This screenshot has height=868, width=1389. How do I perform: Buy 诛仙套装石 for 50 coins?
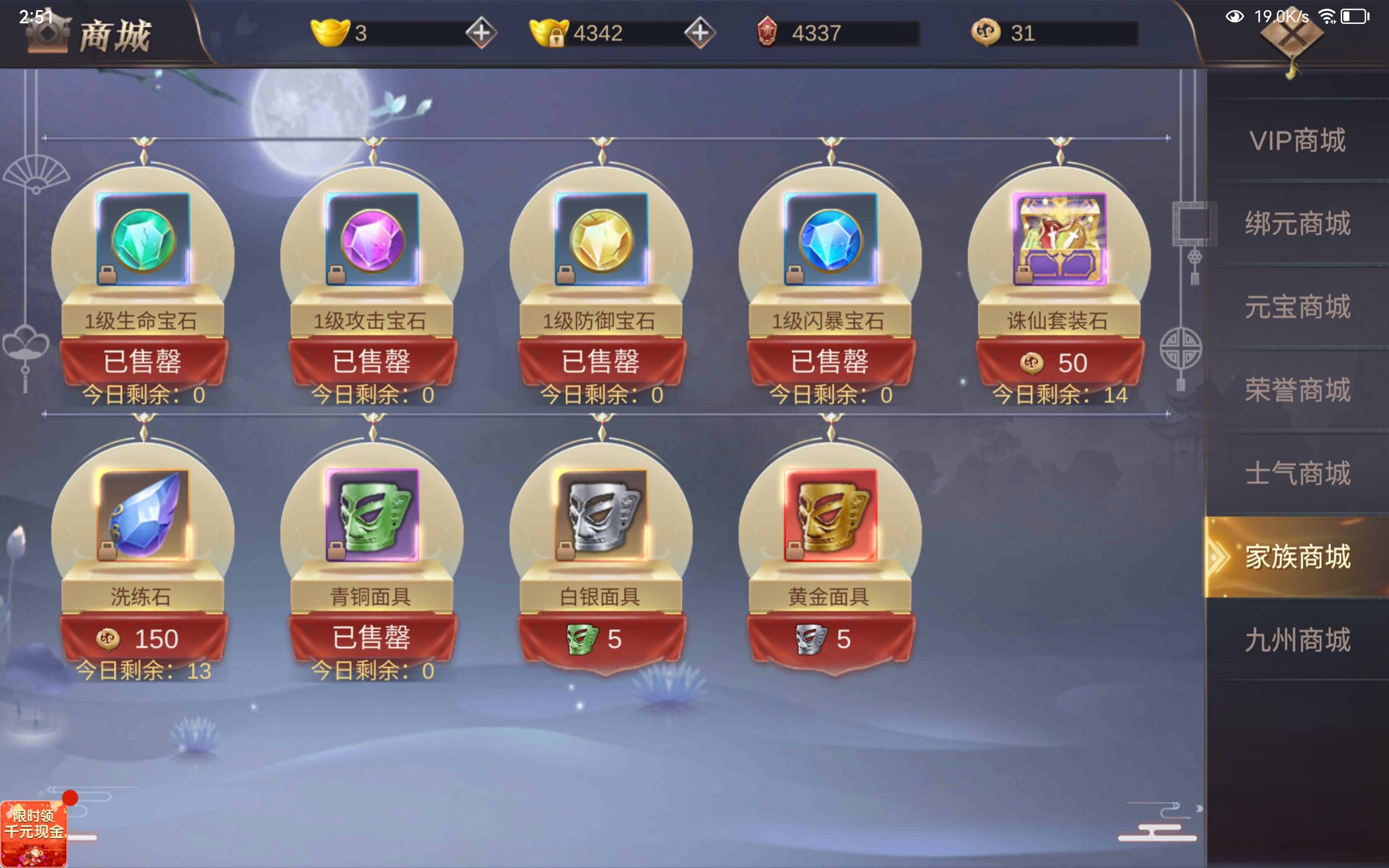coord(1060,363)
